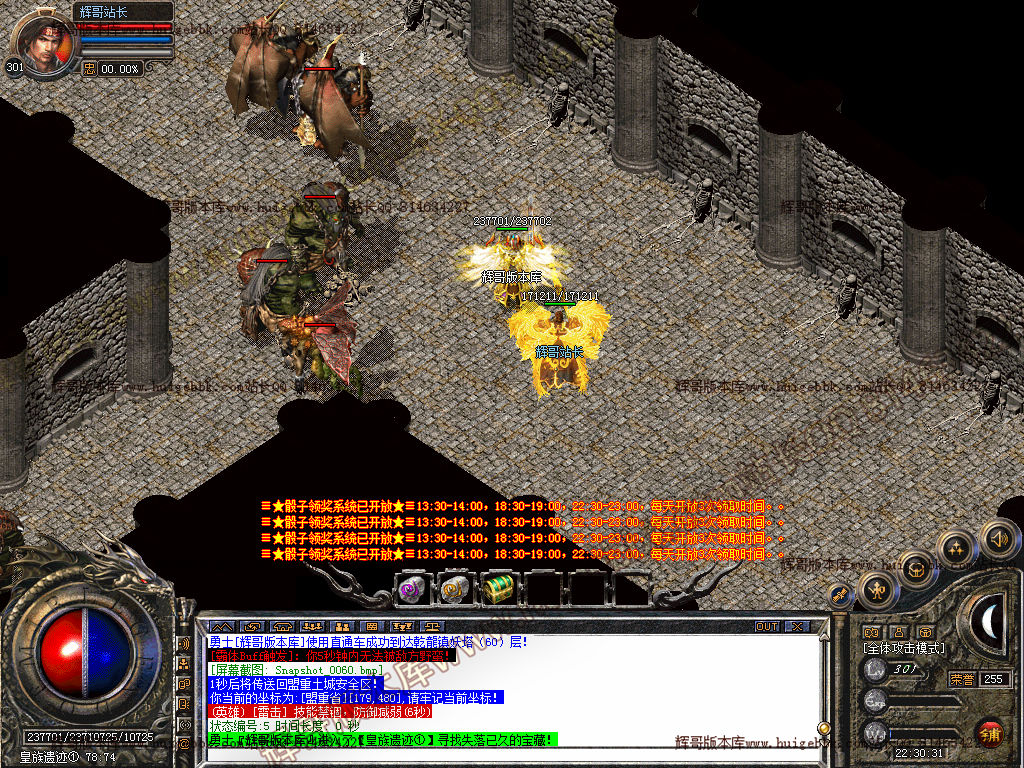Use the orange ring scroll quick slot
The height and width of the screenshot is (768, 1024).
(454, 589)
